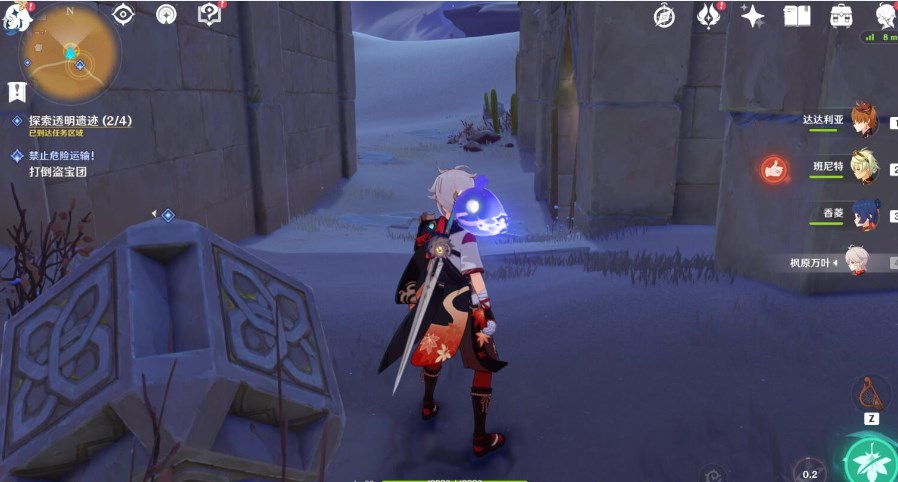Image resolution: width=898 pixels, height=482 pixels.
Task: Open the quest menu exclamation bookmark
Action: click(x=17, y=92)
